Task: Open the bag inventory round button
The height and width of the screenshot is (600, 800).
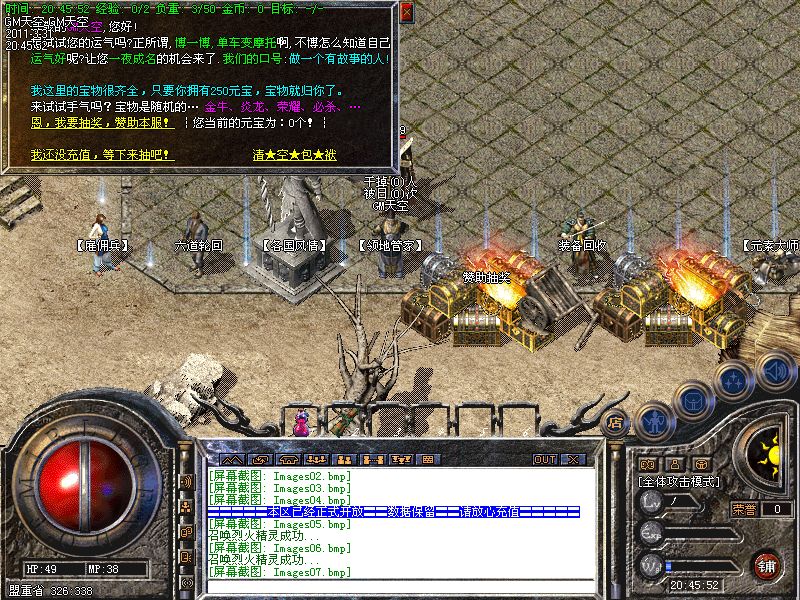Action: point(694,400)
